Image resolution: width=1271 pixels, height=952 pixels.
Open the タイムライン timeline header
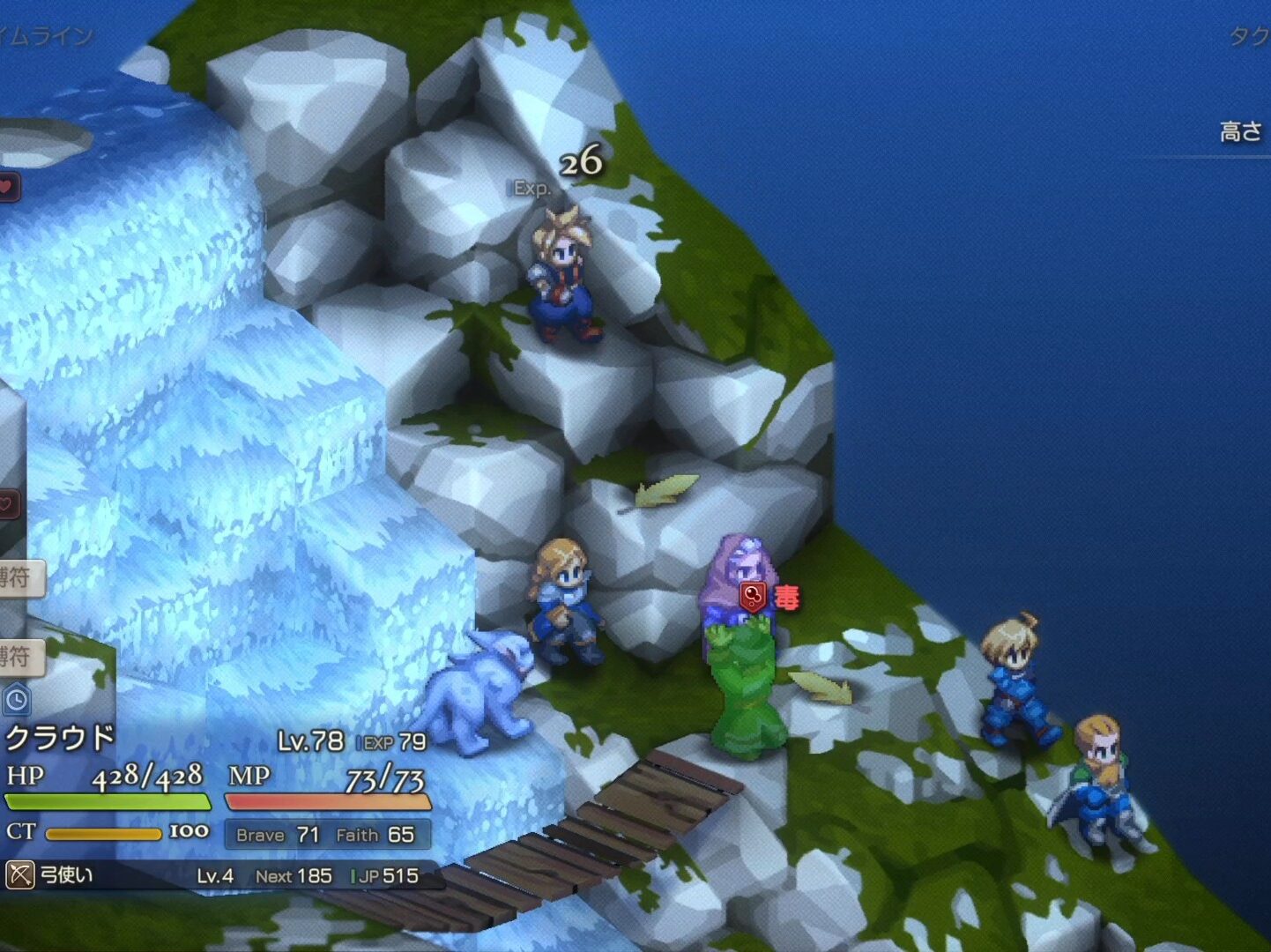point(44,36)
